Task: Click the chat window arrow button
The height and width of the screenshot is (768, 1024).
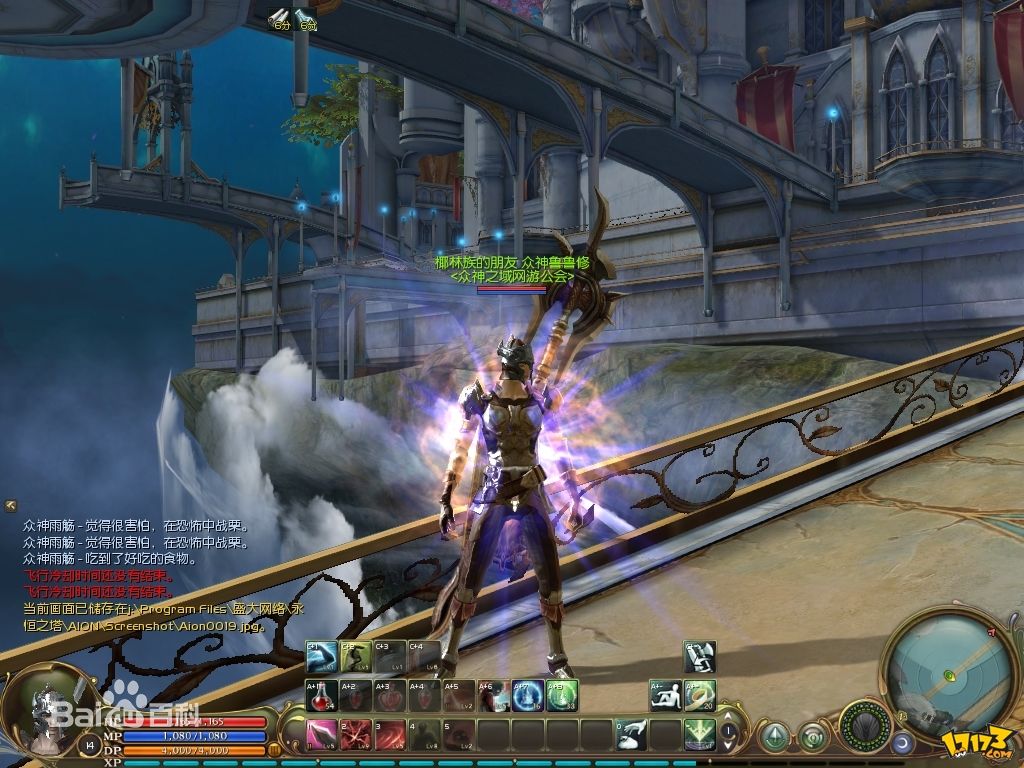Action: pyautogui.click(x=11, y=505)
